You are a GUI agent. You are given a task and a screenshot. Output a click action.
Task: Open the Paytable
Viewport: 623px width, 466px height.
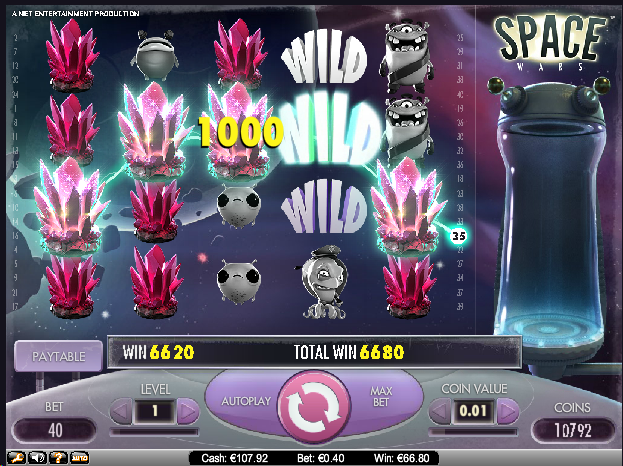point(59,355)
